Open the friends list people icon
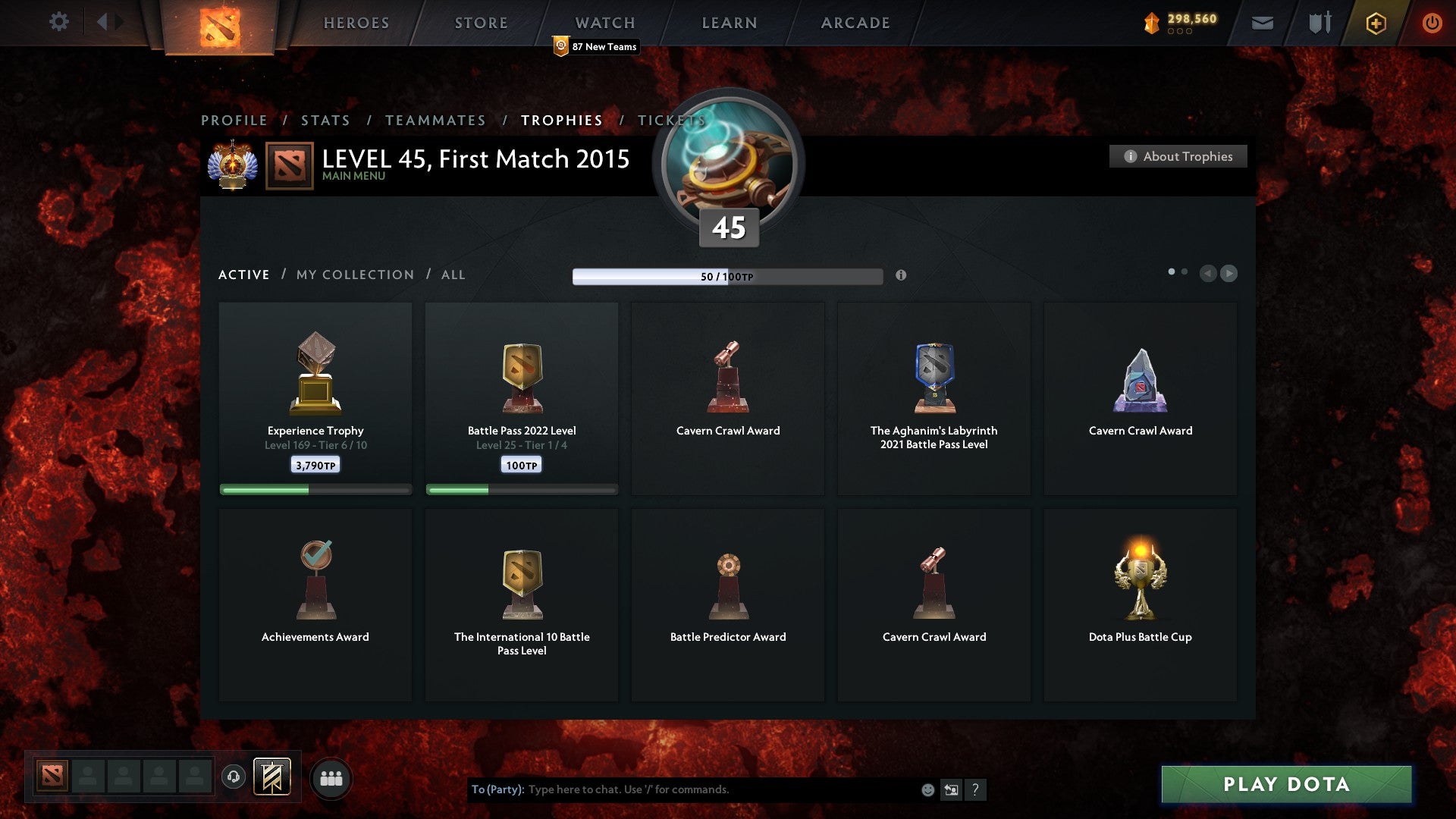The height and width of the screenshot is (819, 1456). pyautogui.click(x=331, y=777)
